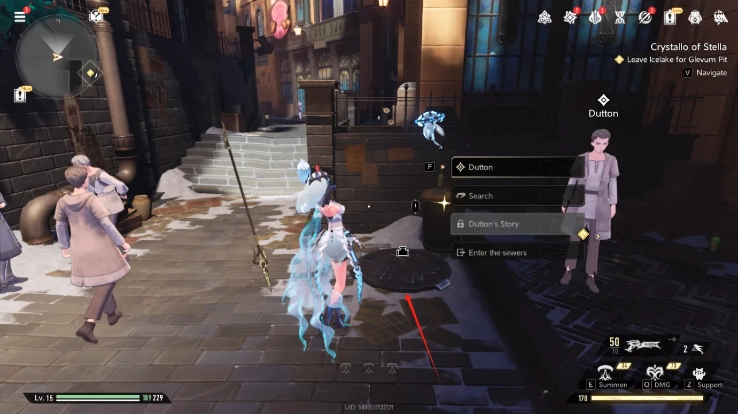Open the exclamation card icon marked New
The height and width of the screenshot is (414, 738).
click(670, 17)
